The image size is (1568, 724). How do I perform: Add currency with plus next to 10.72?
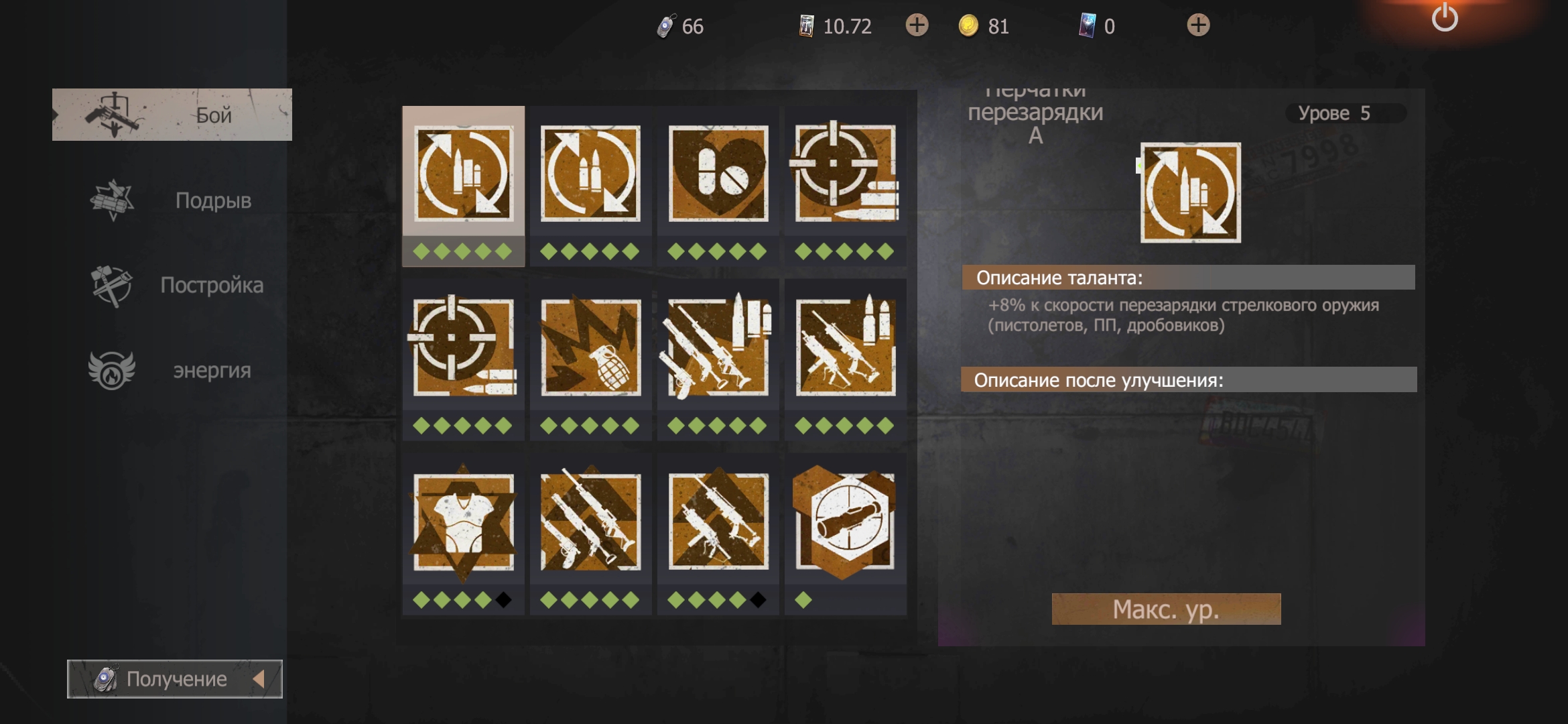pos(917,25)
